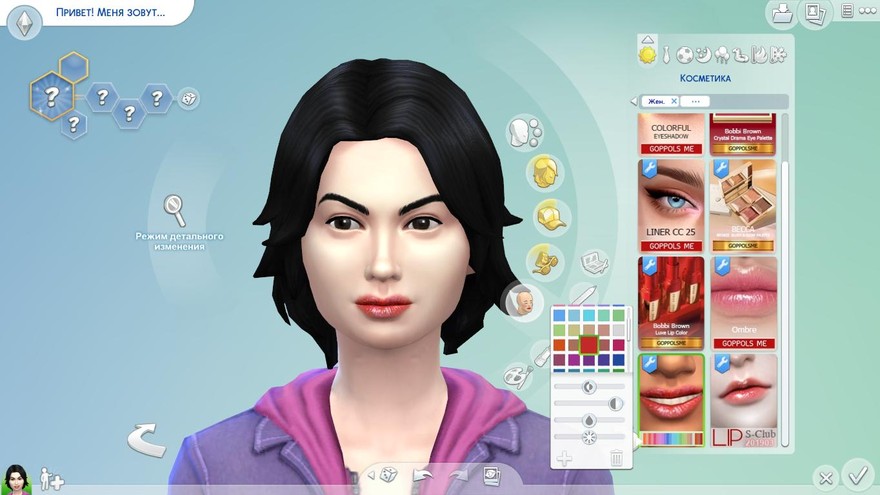This screenshot has width=880, height=495.
Task: Randomize traits with the dice icon
Action: [x=188, y=98]
